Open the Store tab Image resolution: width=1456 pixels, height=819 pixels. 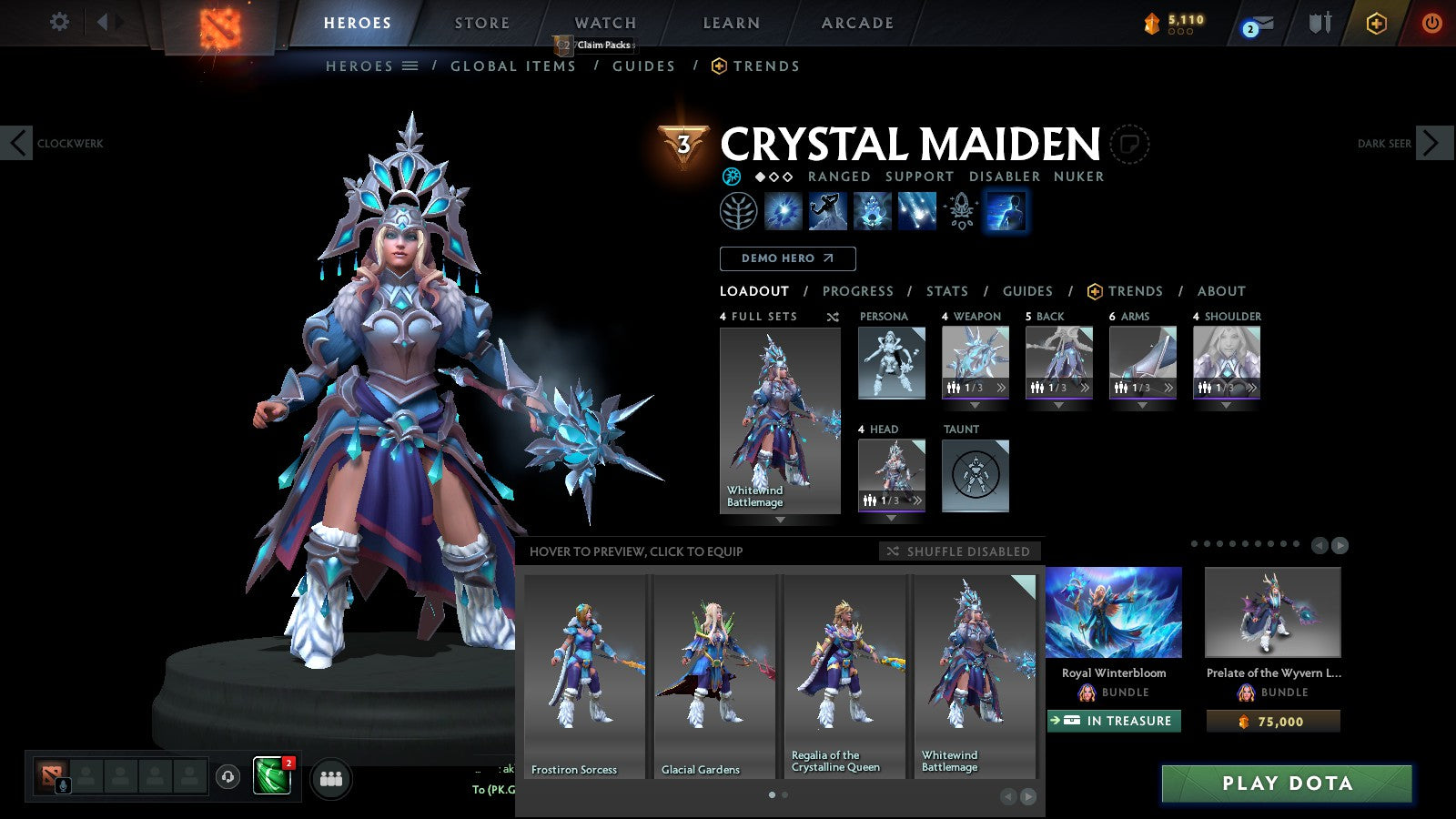[481, 23]
